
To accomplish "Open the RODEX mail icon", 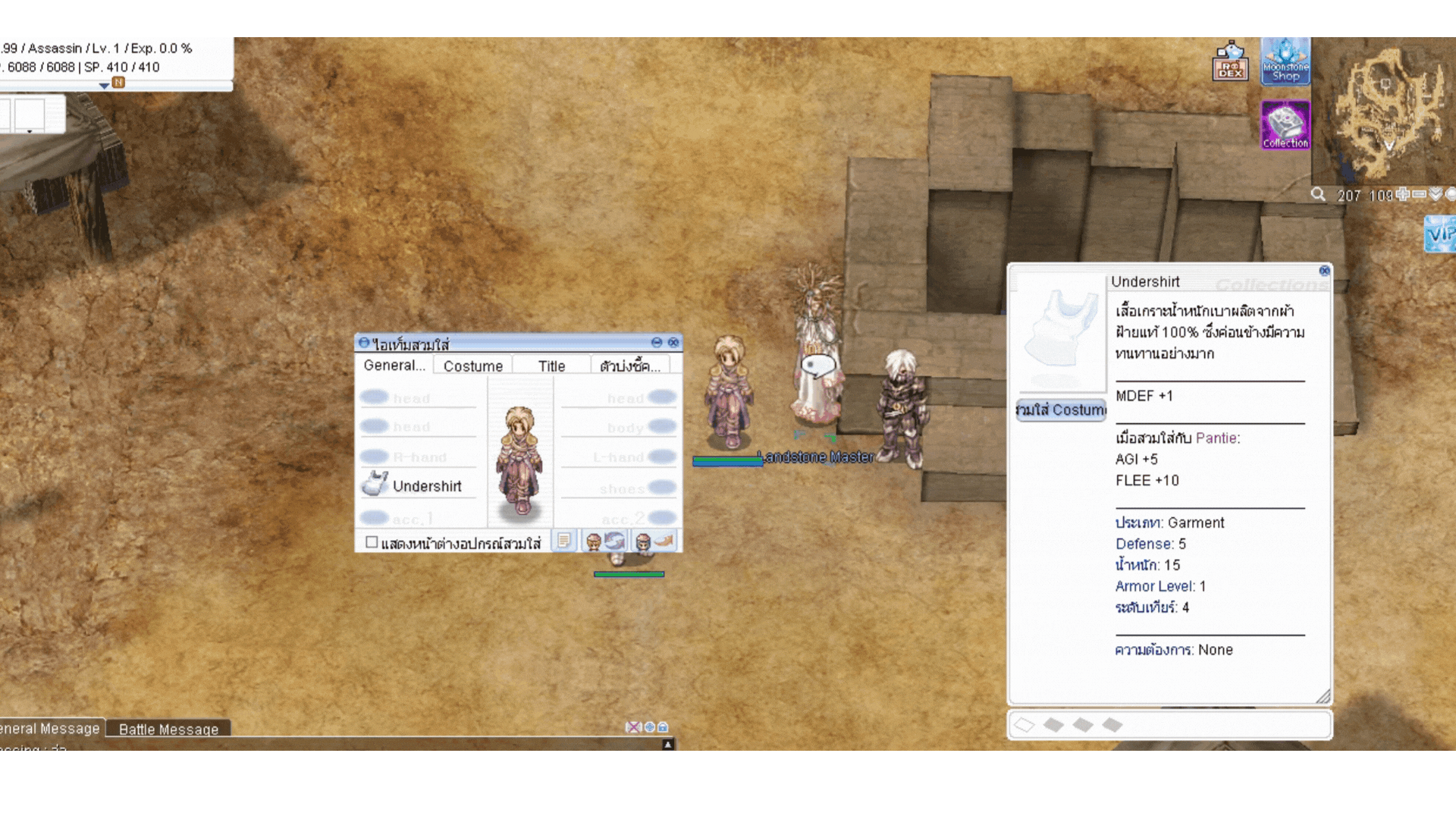I will (x=1230, y=62).
